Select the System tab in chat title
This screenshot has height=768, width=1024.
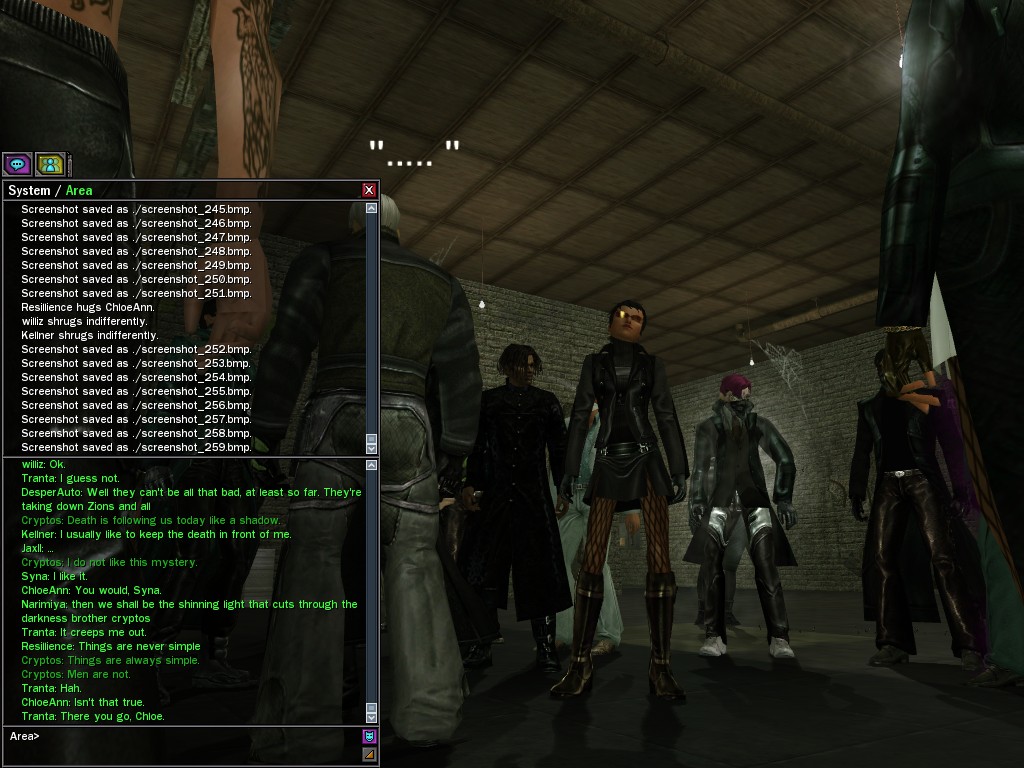point(29,190)
